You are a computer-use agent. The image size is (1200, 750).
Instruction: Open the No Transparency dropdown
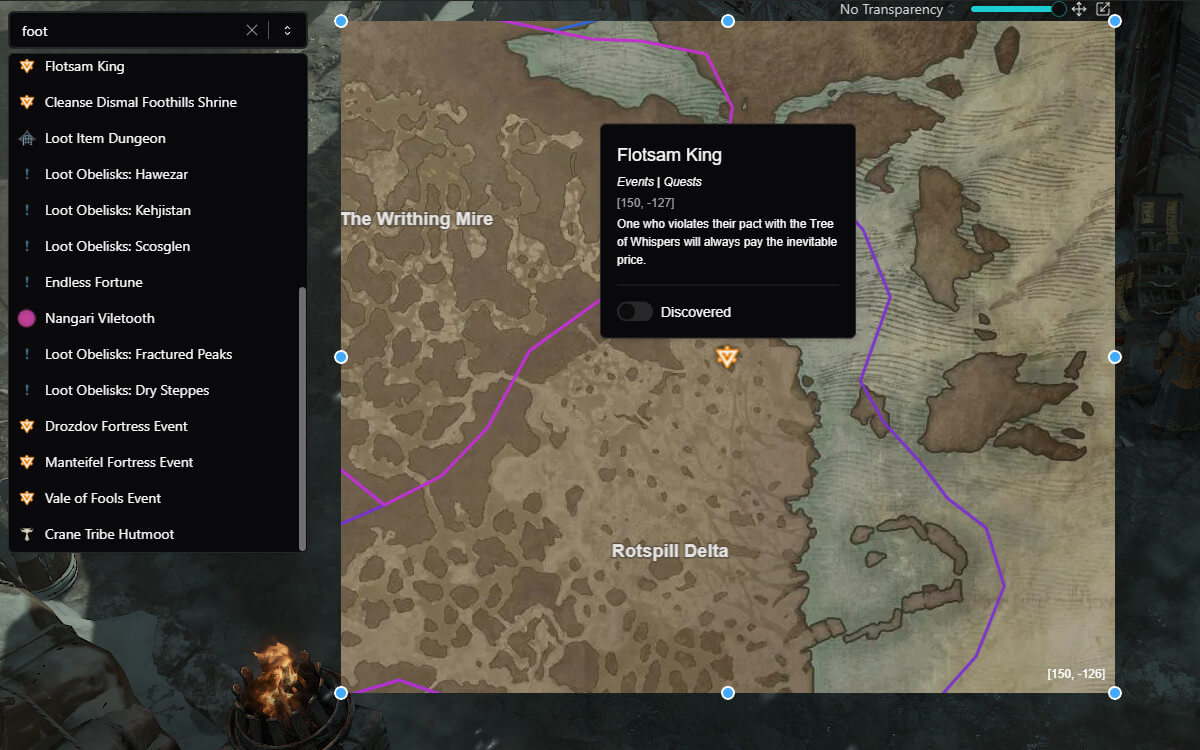(897, 10)
